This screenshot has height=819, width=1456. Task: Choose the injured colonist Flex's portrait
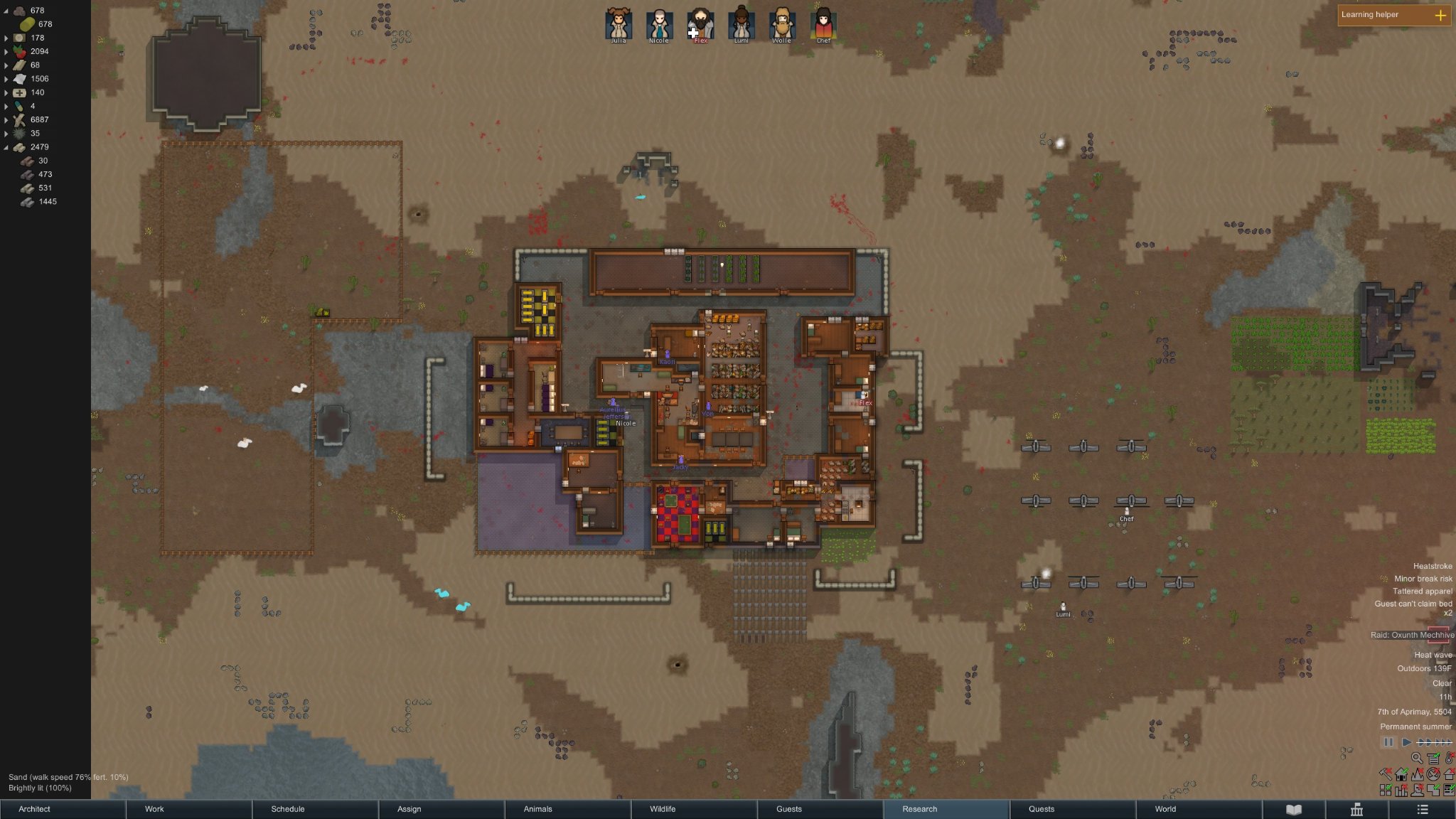click(700, 25)
